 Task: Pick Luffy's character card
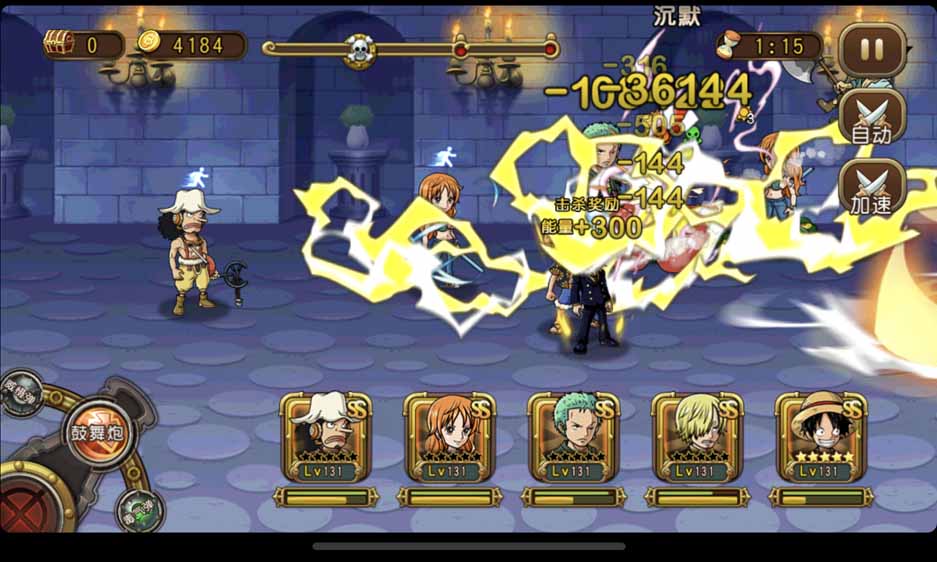(821, 438)
